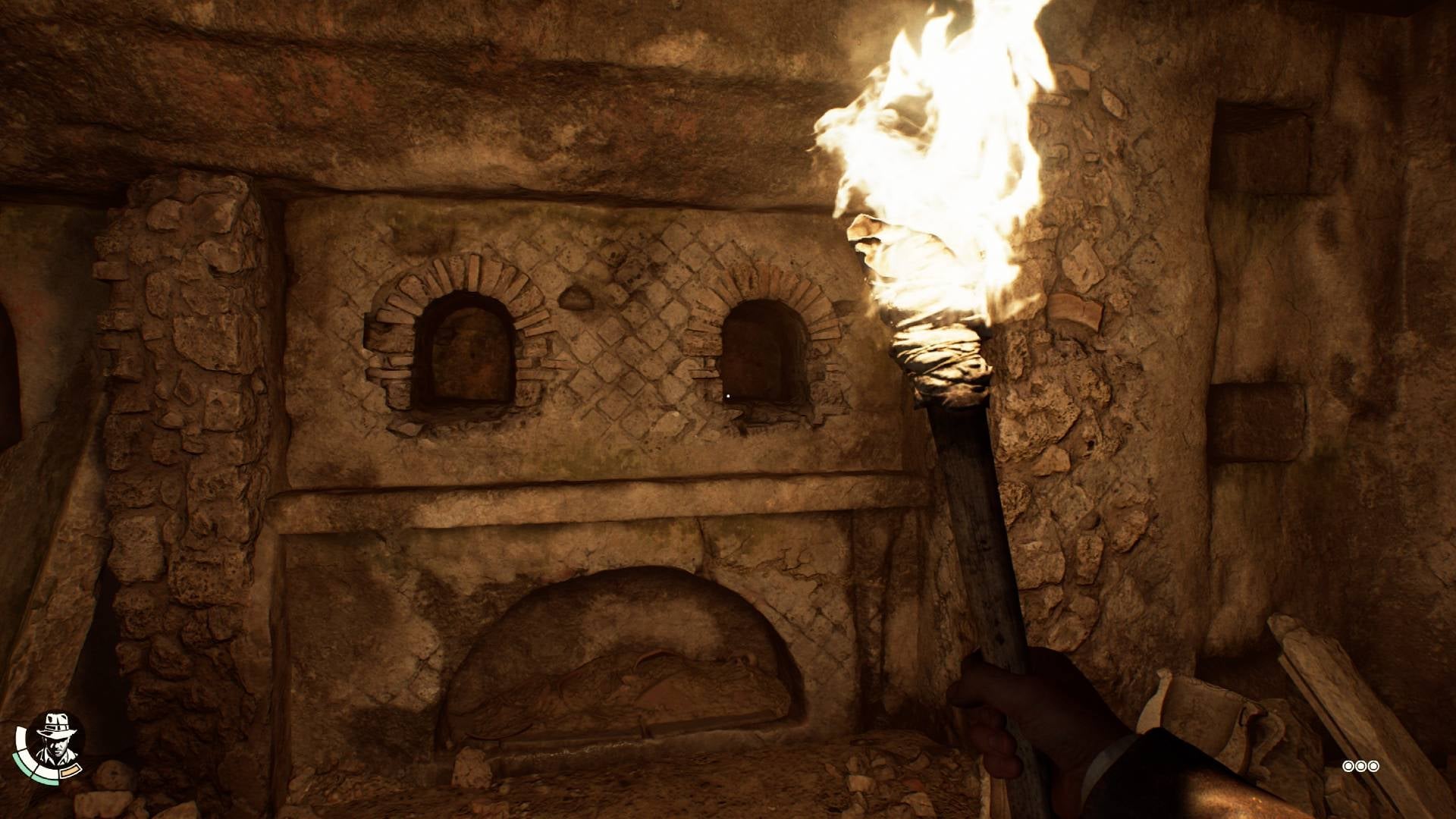Select the first circular indicator bottom-right
The width and height of the screenshot is (1456, 819).
pos(1348,767)
